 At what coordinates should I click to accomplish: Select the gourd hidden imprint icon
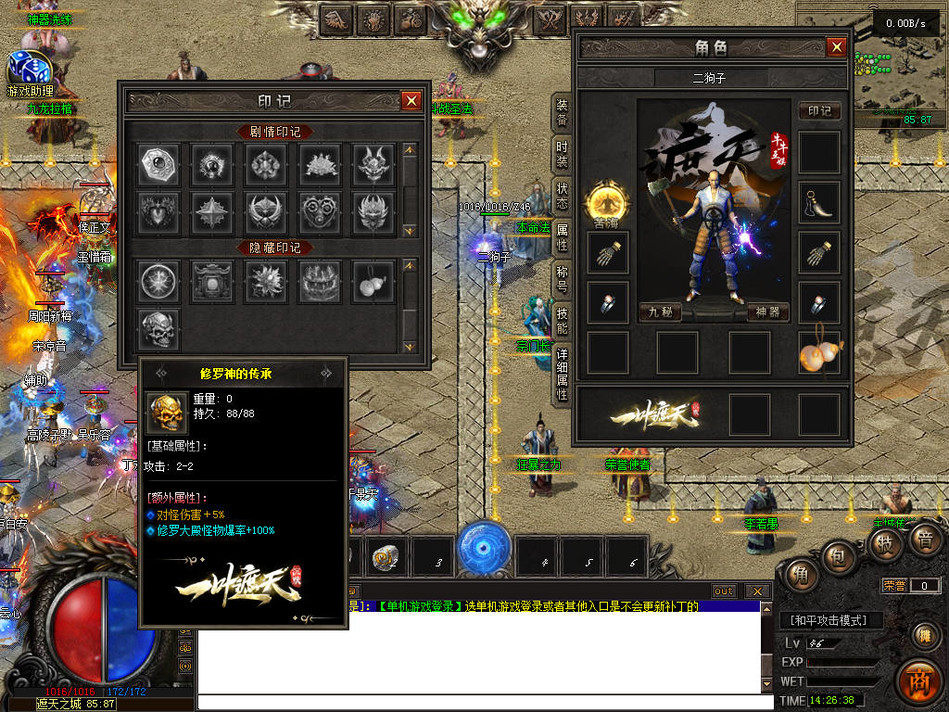pos(374,282)
